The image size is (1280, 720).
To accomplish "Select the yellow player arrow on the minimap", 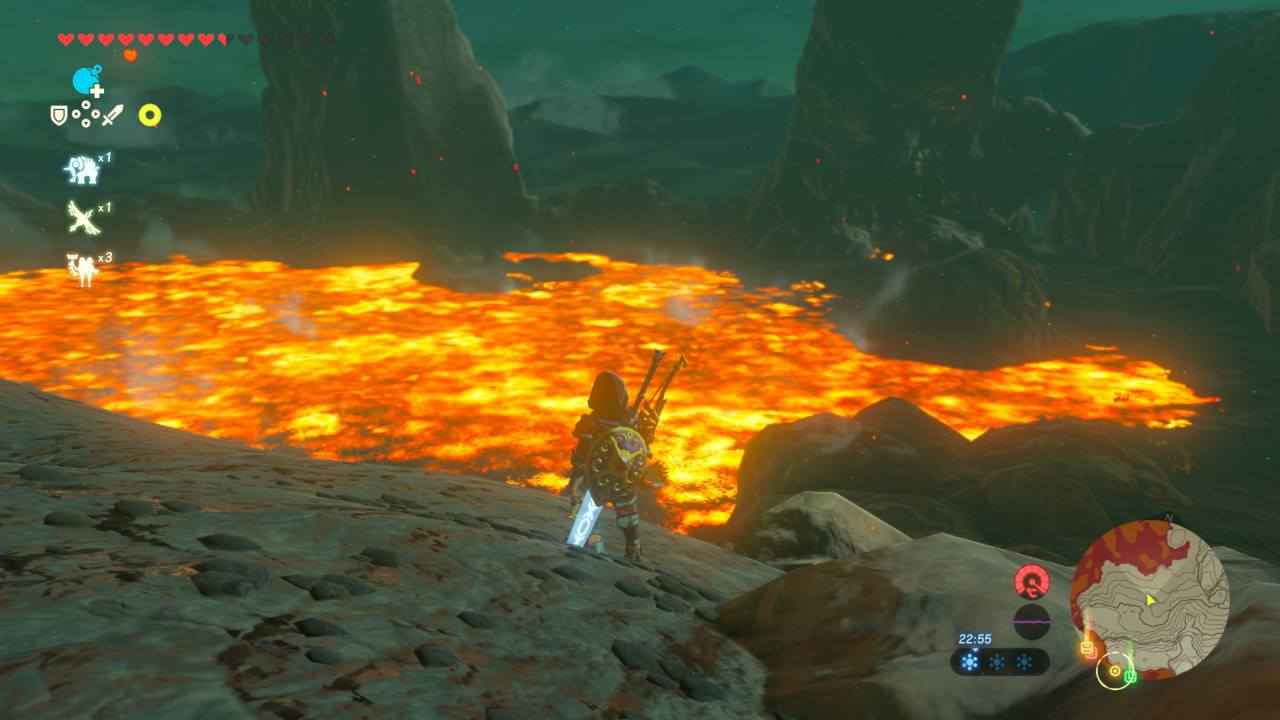I will coord(1151,600).
